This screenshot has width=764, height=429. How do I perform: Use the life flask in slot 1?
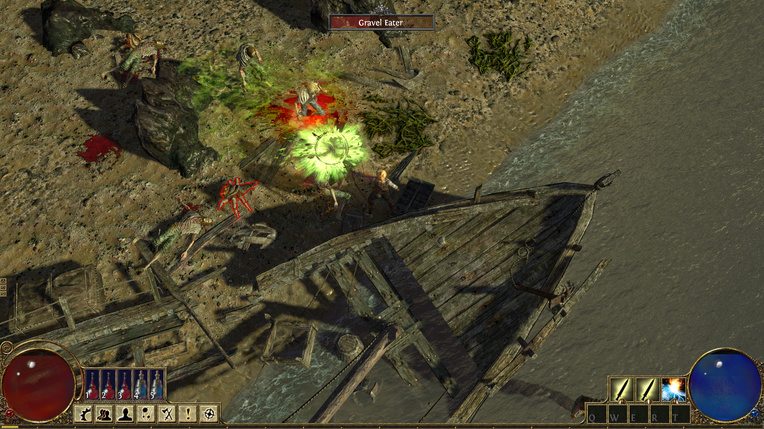pos(93,384)
